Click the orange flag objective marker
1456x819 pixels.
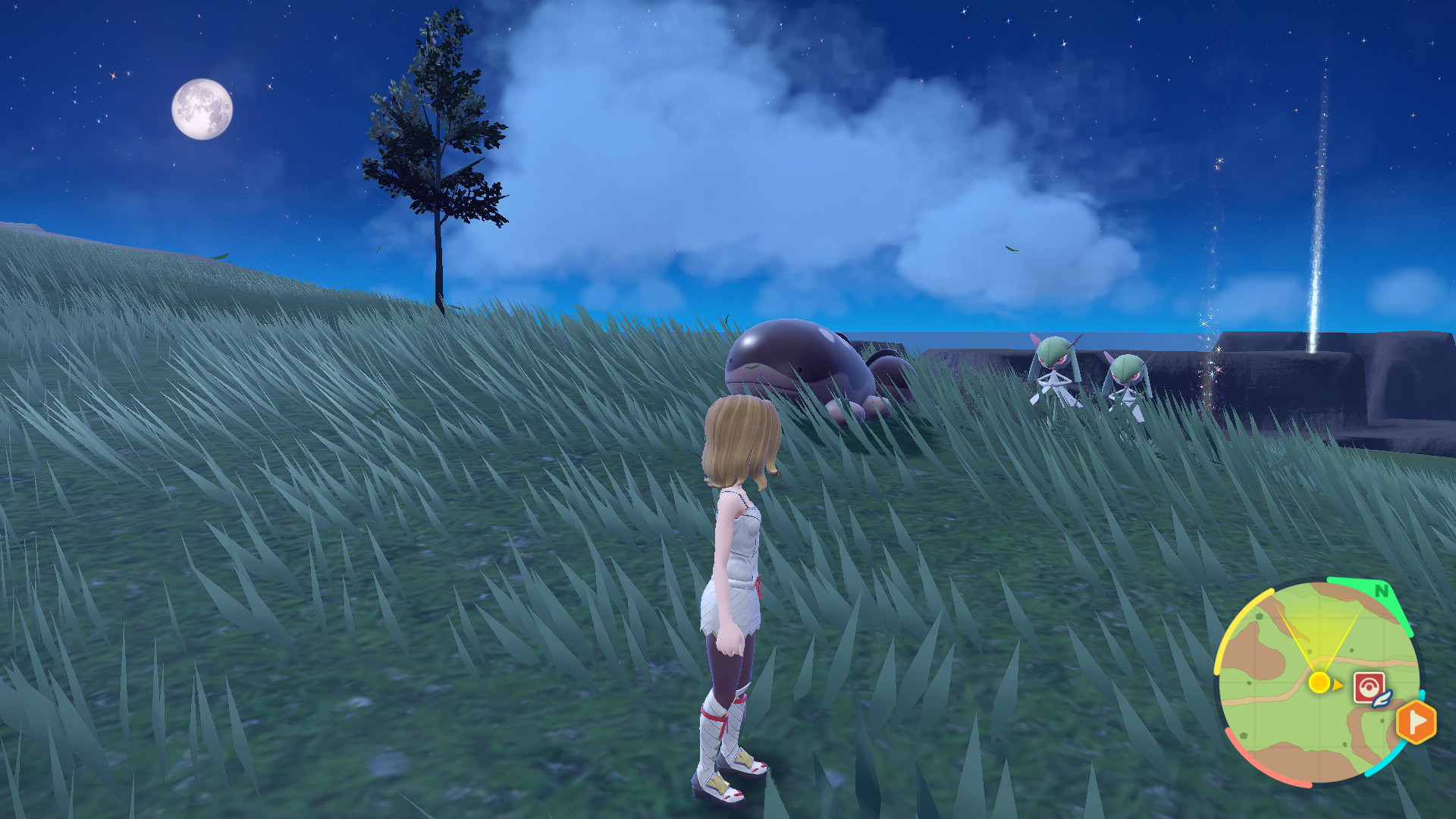1417,723
